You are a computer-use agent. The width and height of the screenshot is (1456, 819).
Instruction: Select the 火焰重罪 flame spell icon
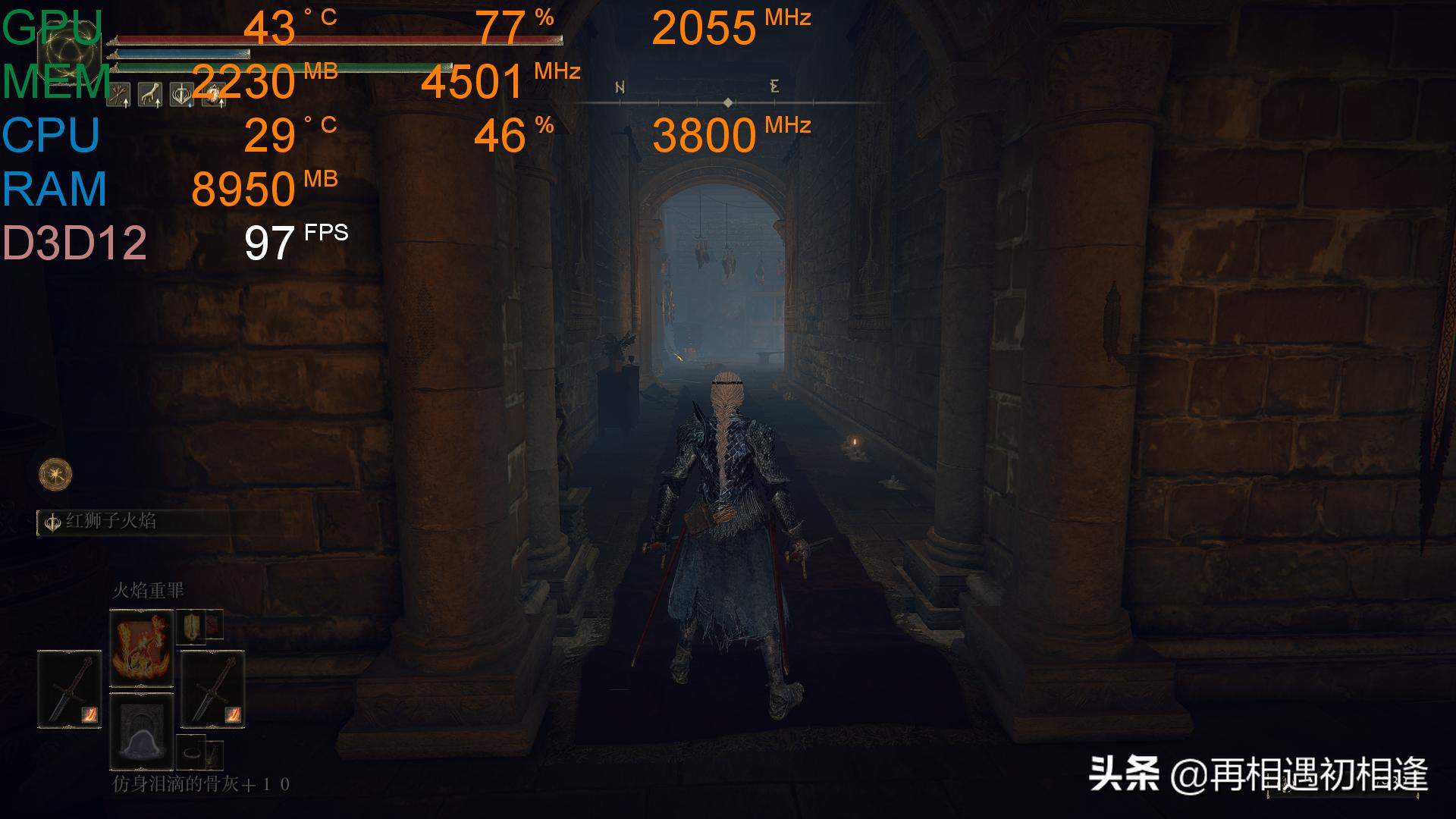143,648
